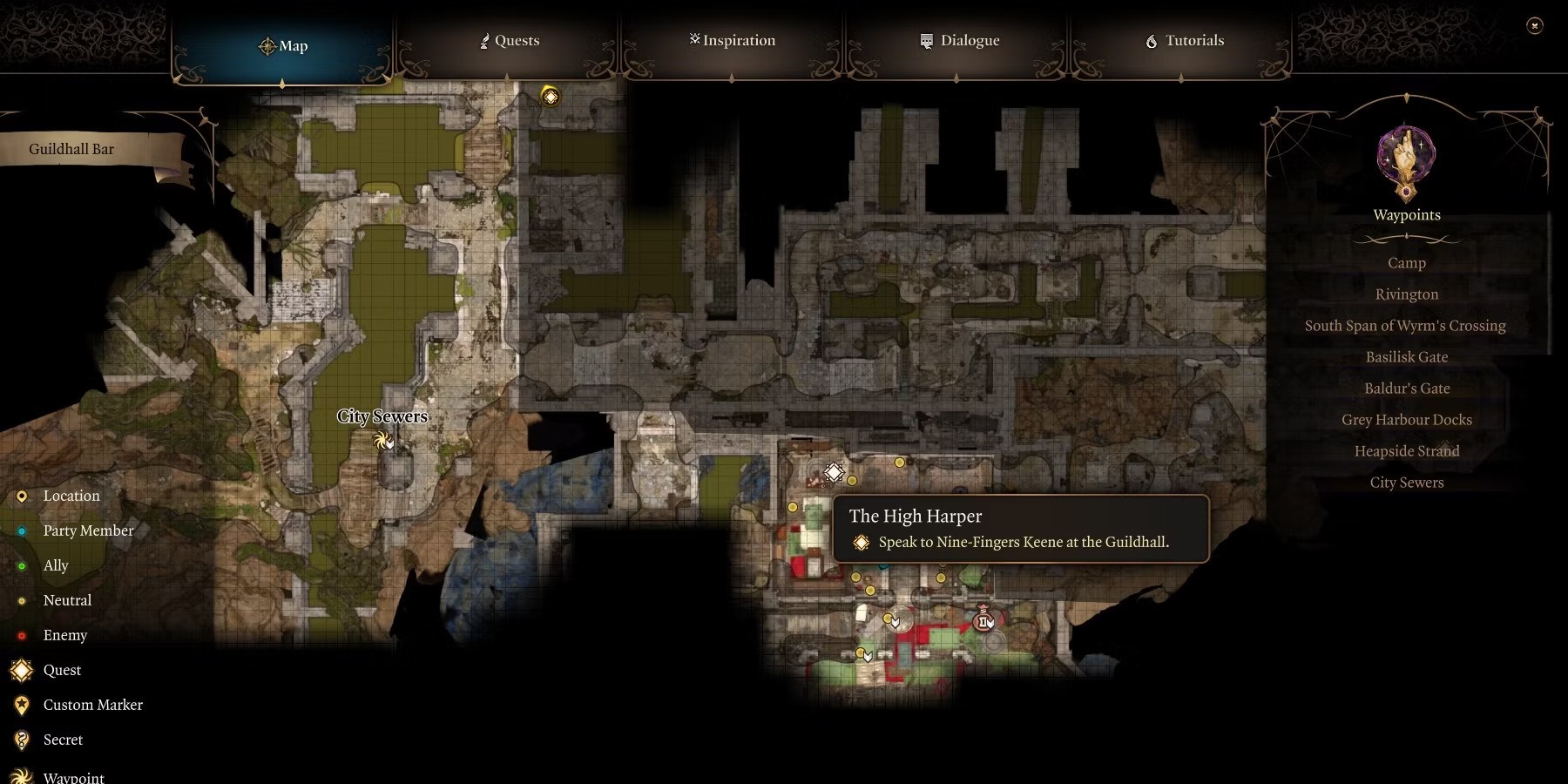Close the map screen
Screen dimensions: 1568x784
click(1535, 26)
